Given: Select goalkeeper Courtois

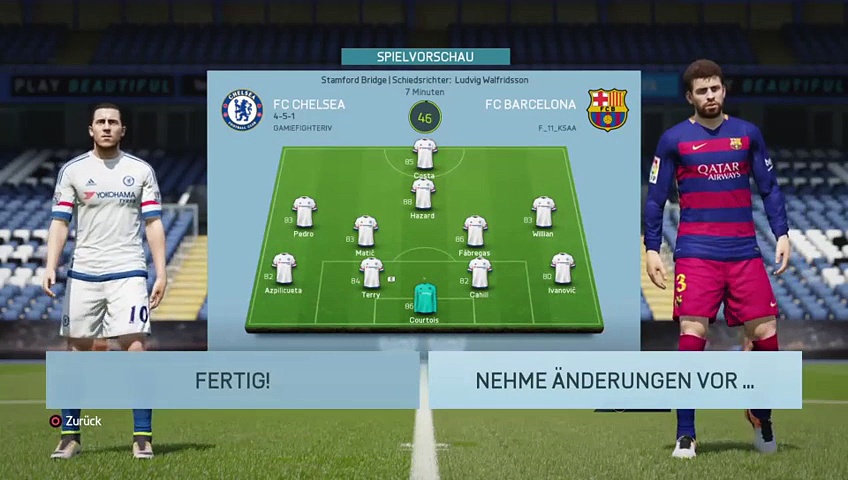Looking at the screenshot, I should pyautogui.click(x=425, y=298).
